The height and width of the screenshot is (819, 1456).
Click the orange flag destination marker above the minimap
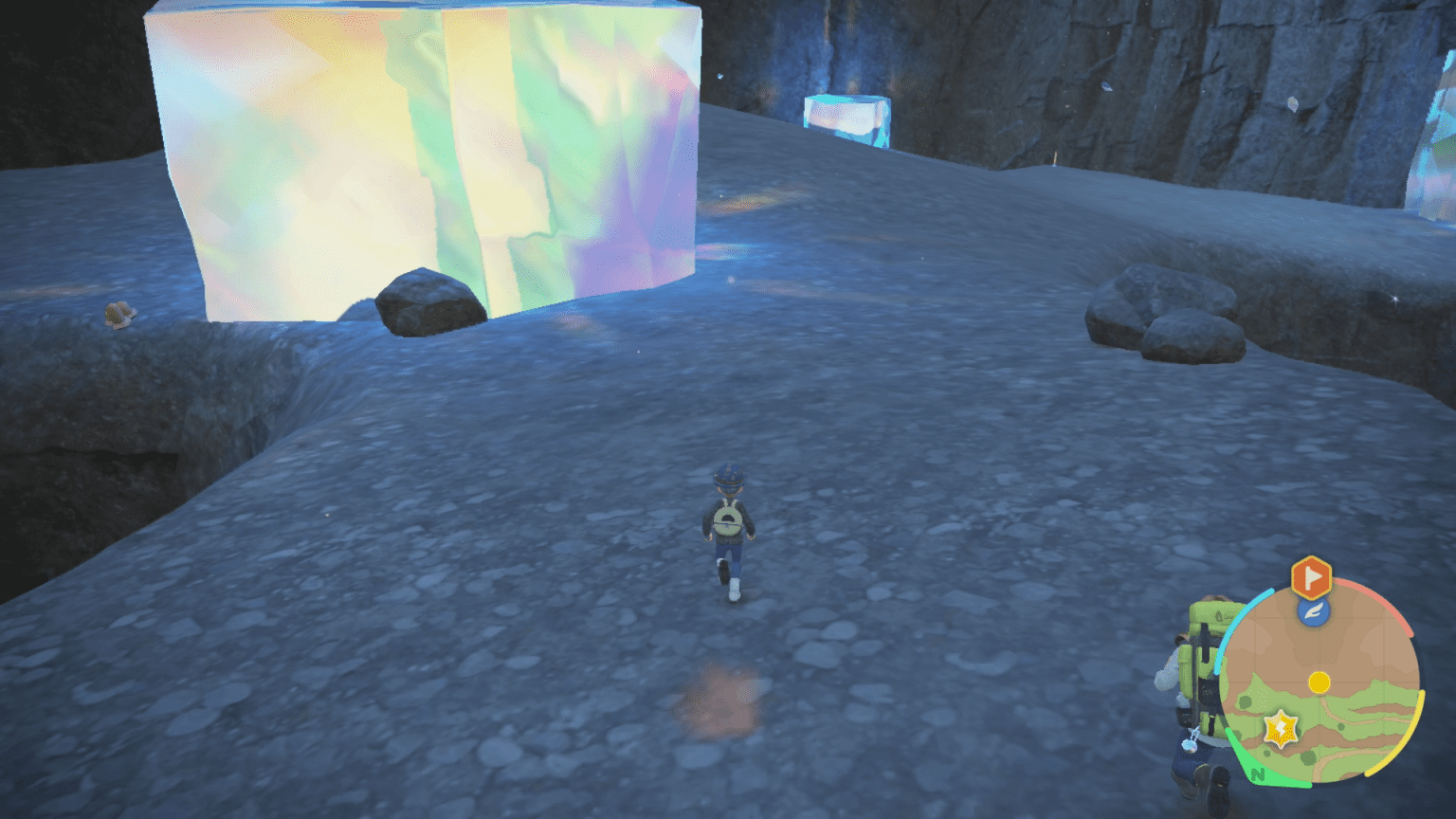[x=1310, y=577]
